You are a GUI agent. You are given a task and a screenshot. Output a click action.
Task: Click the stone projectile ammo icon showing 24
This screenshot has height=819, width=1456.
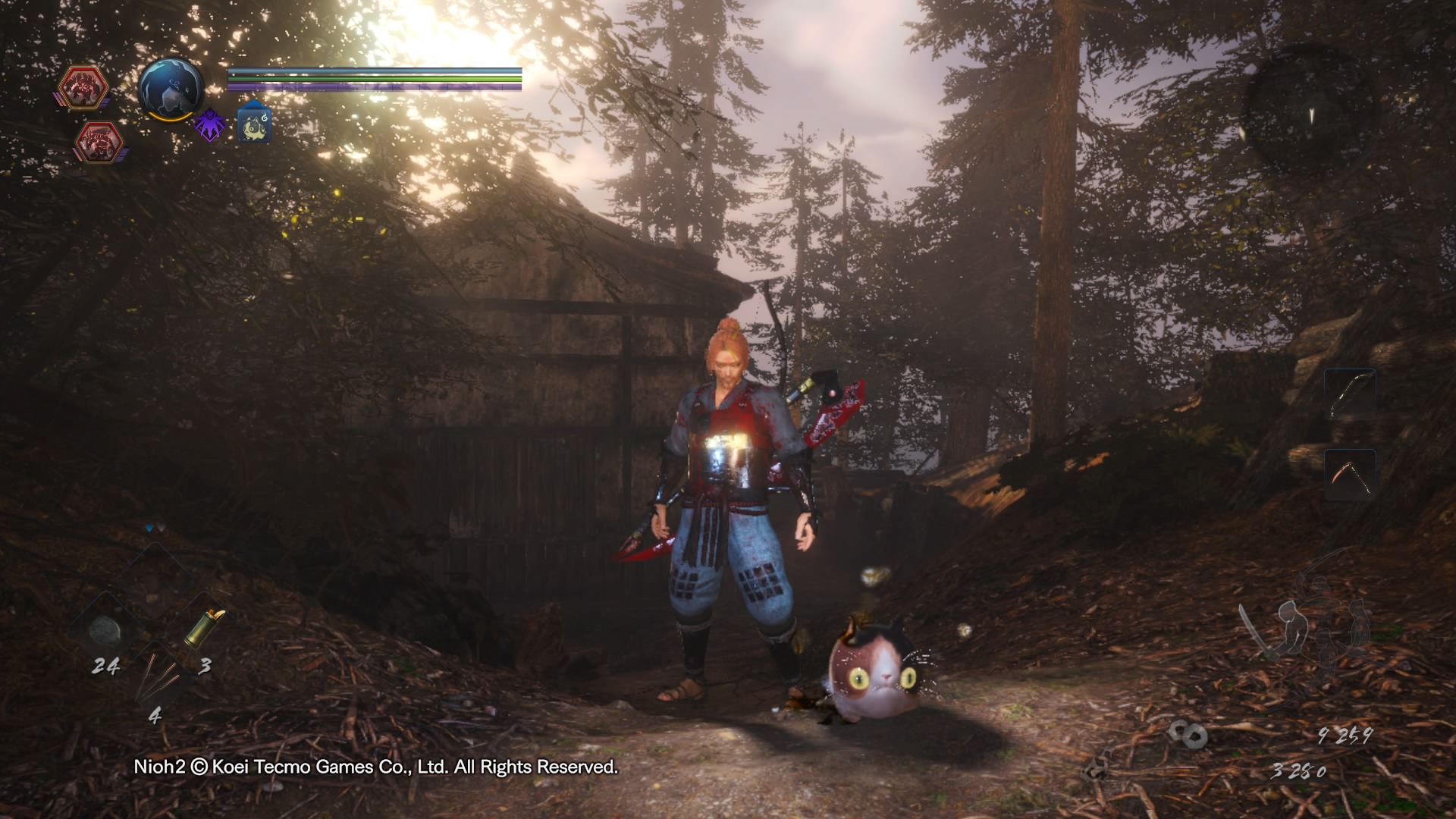105,629
